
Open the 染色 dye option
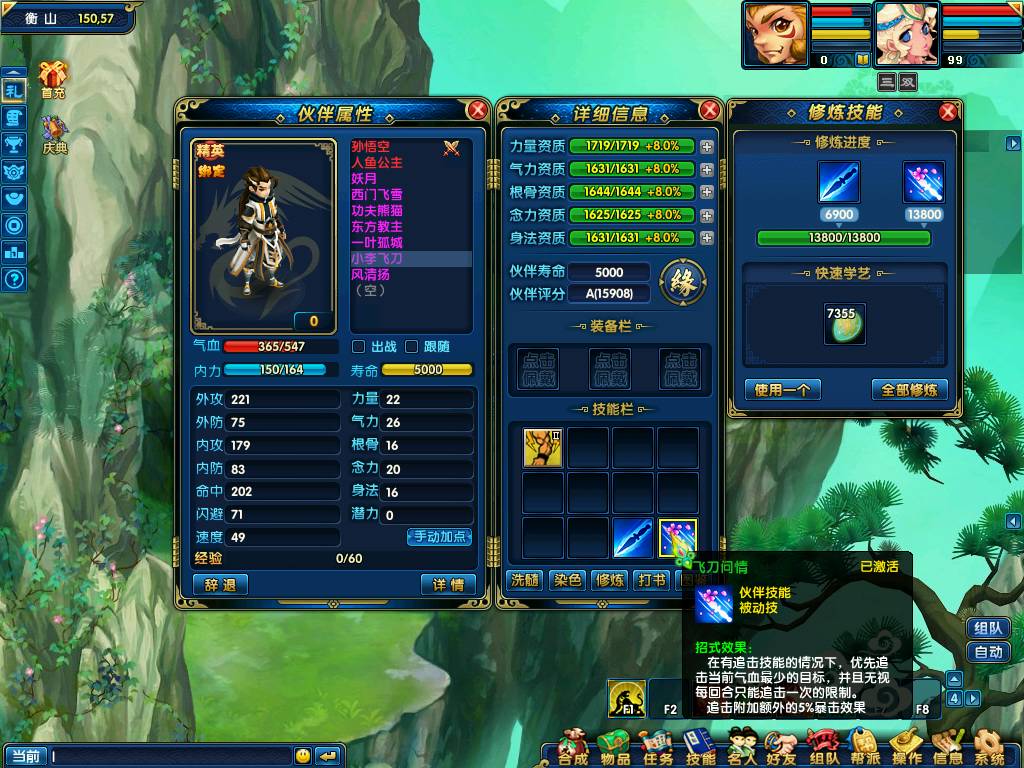(x=567, y=580)
